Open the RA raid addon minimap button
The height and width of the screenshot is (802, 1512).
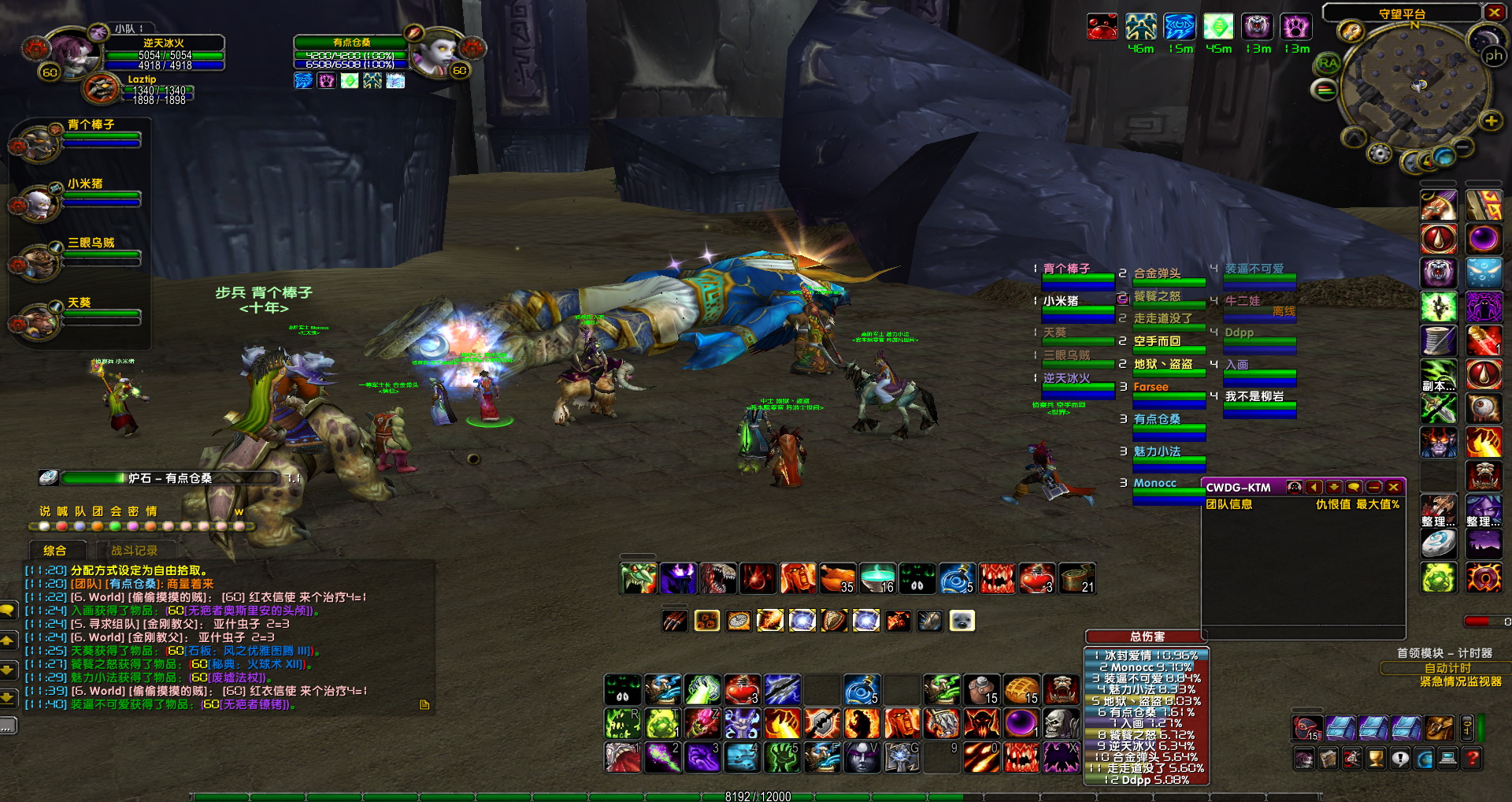coord(1328,64)
